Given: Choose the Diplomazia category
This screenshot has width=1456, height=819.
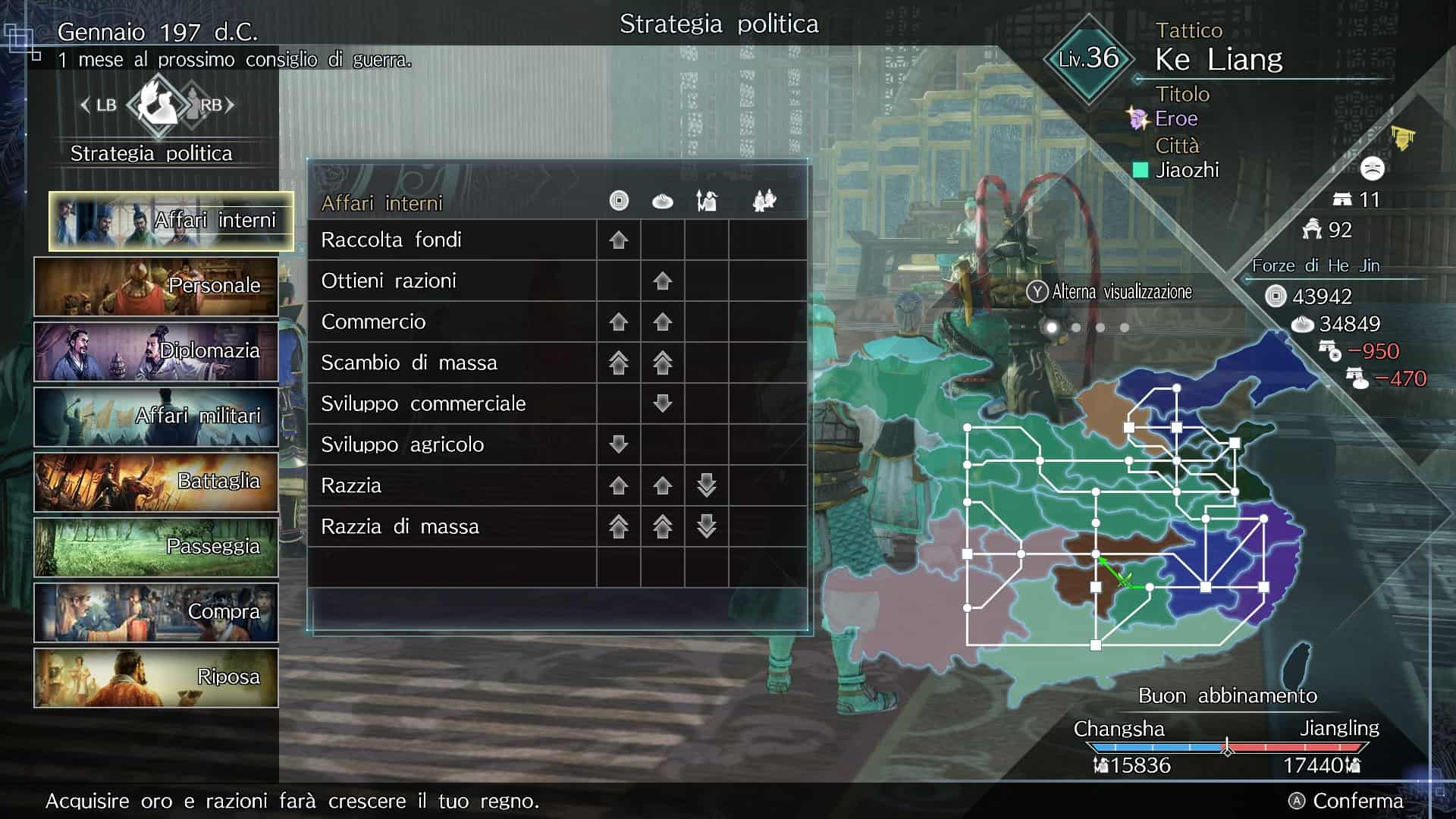Looking at the screenshot, I should pyautogui.click(x=156, y=352).
